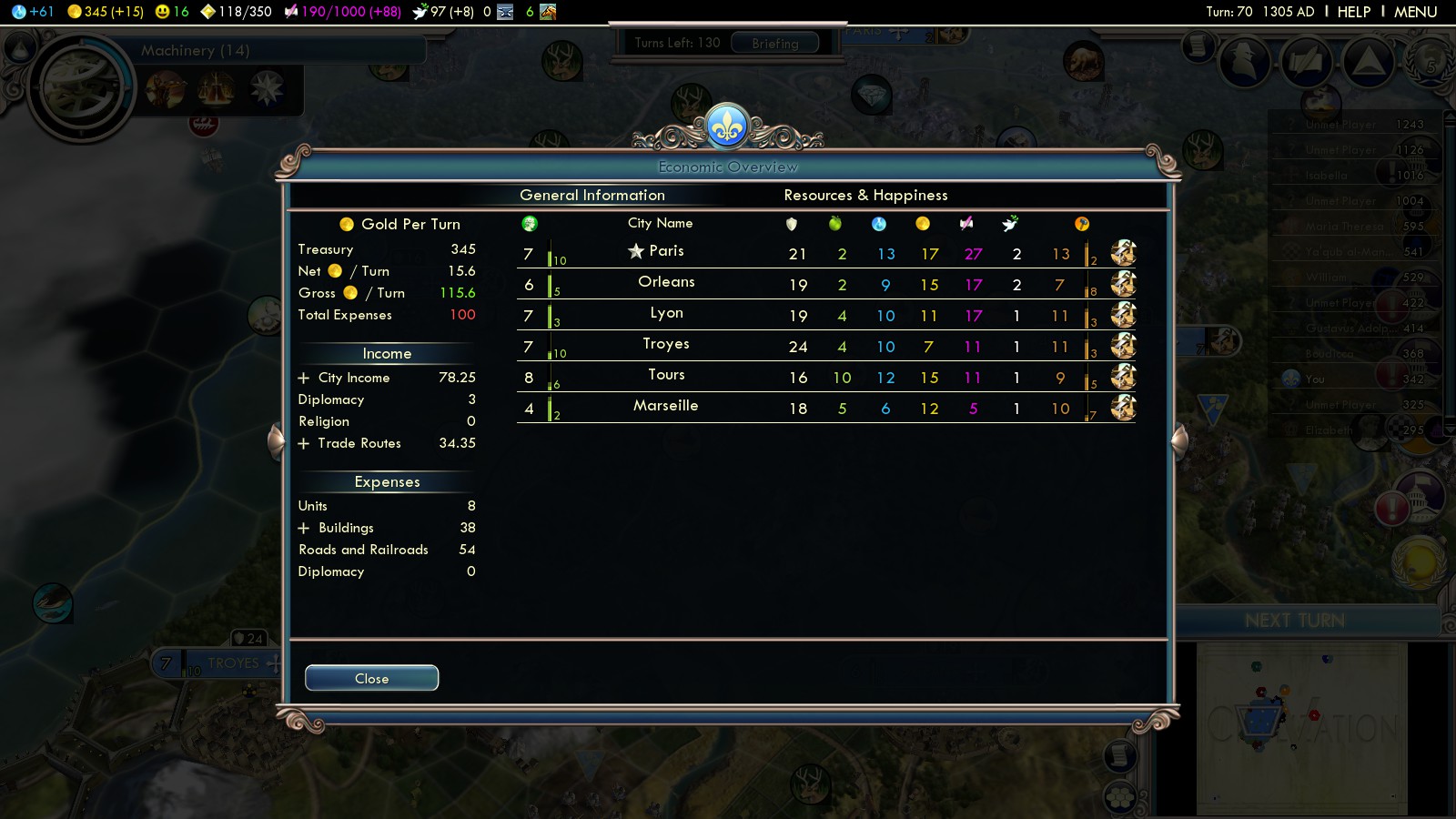The width and height of the screenshot is (1456, 819).
Task: Expand the Trade Routes income entry
Action: [304, 443]
